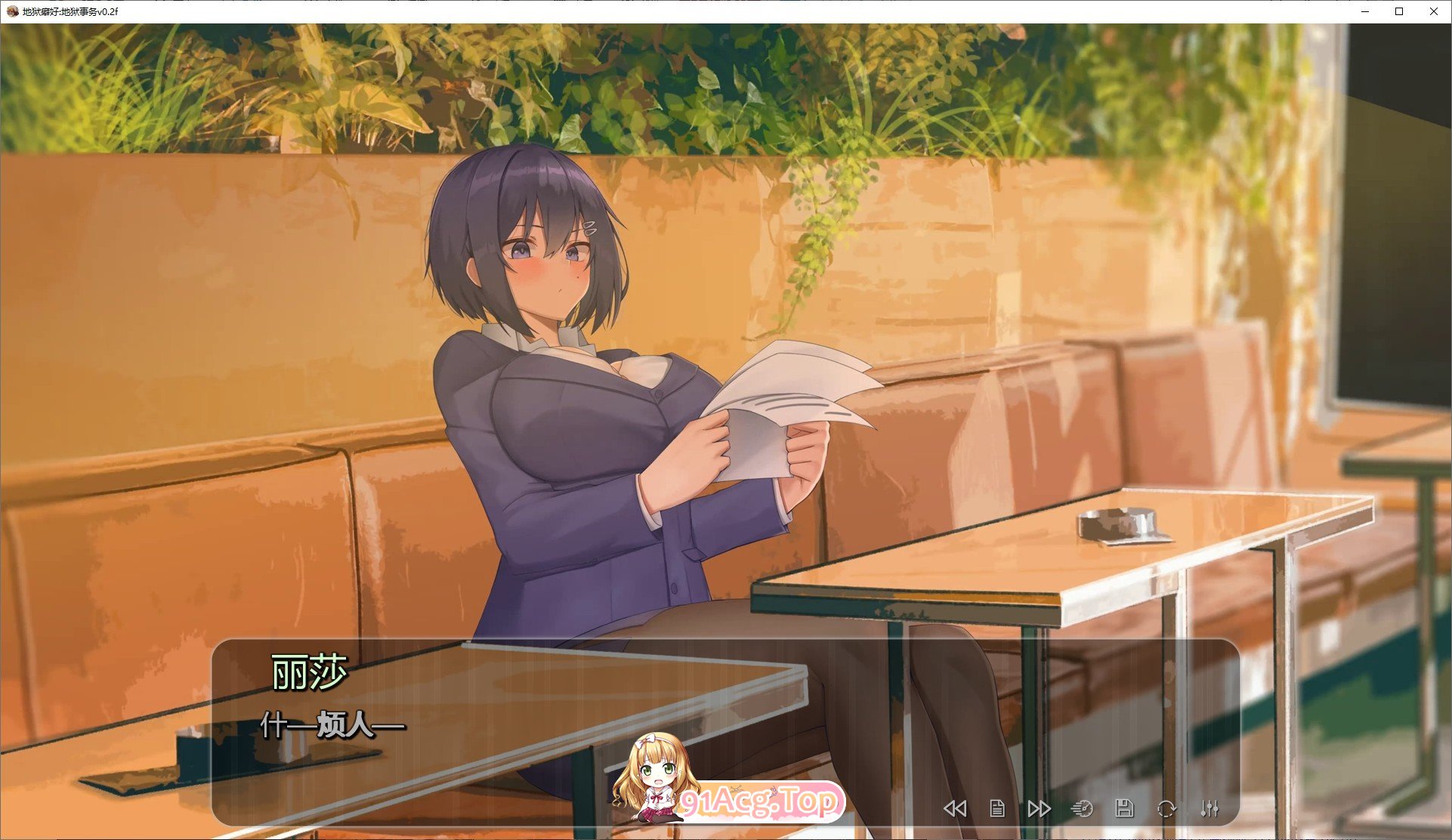Rewind dialogue using the double back-arrow icon
The height and width of the screenshot is (840, 1452).
955,808
